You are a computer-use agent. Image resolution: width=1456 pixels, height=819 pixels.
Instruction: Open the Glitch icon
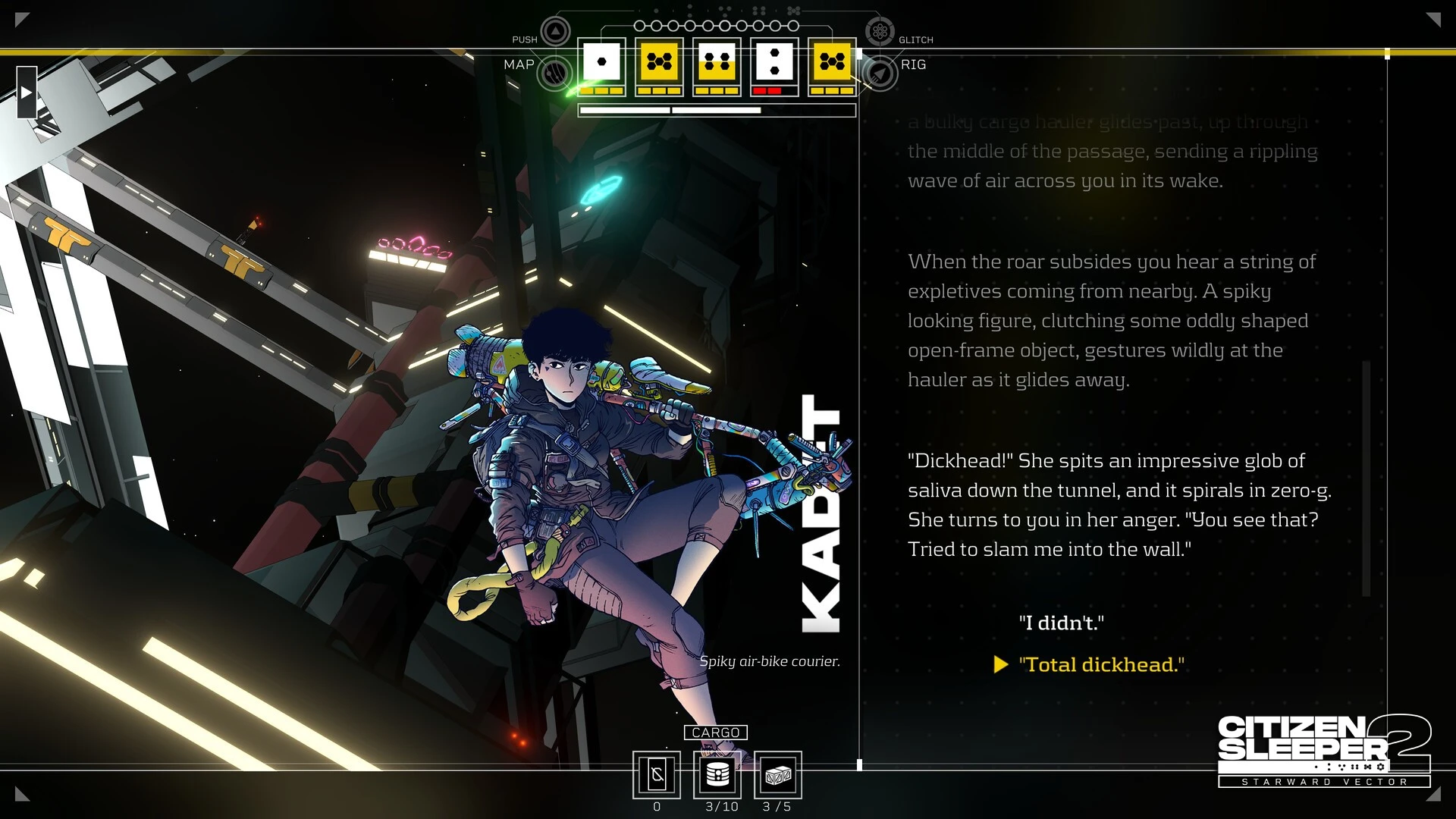pos(880,32)
